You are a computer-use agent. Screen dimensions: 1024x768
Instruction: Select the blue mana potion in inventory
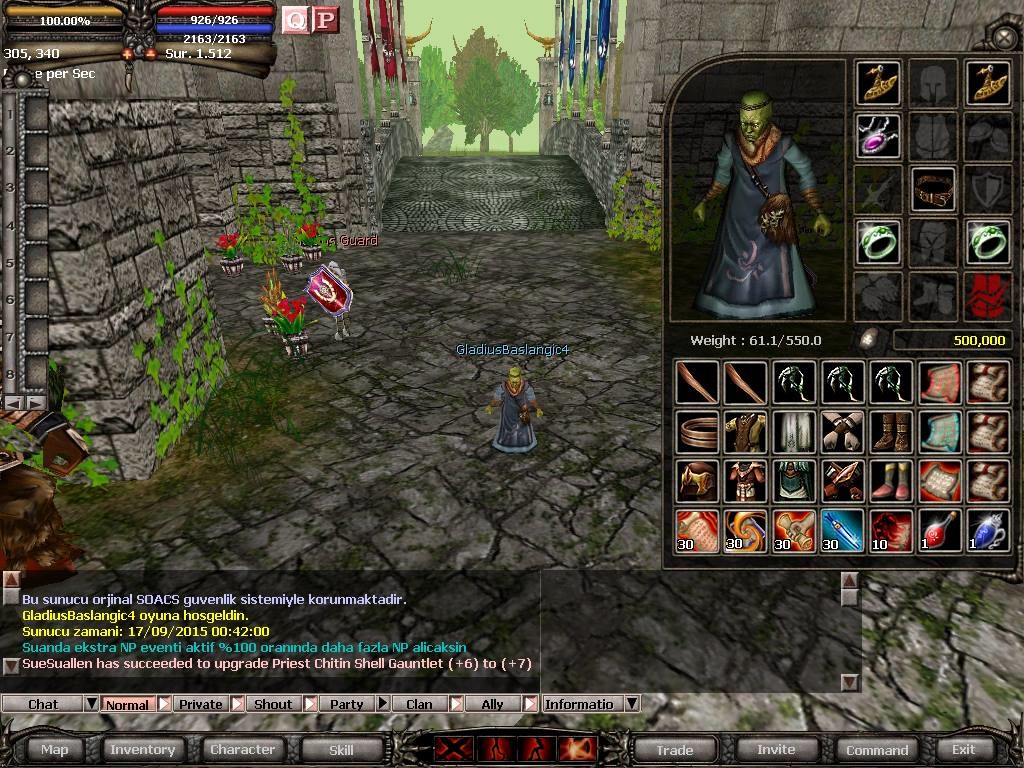[987, 530]
